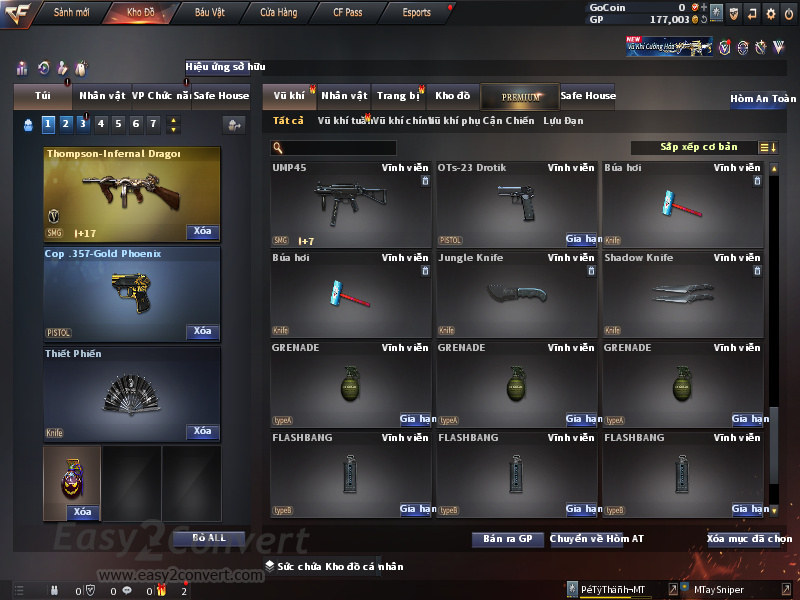Open the Esports tab

point(416,13)
